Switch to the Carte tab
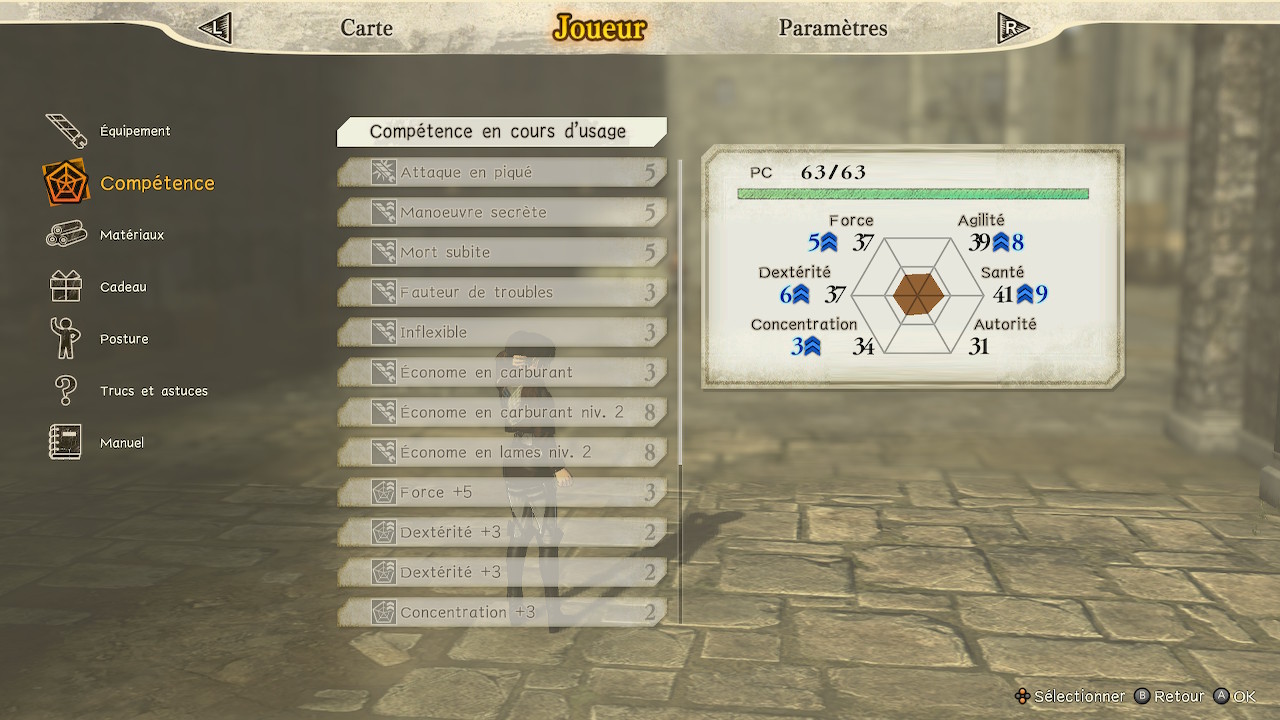The width and height of the screenshot is (1280, 720). 366,28
